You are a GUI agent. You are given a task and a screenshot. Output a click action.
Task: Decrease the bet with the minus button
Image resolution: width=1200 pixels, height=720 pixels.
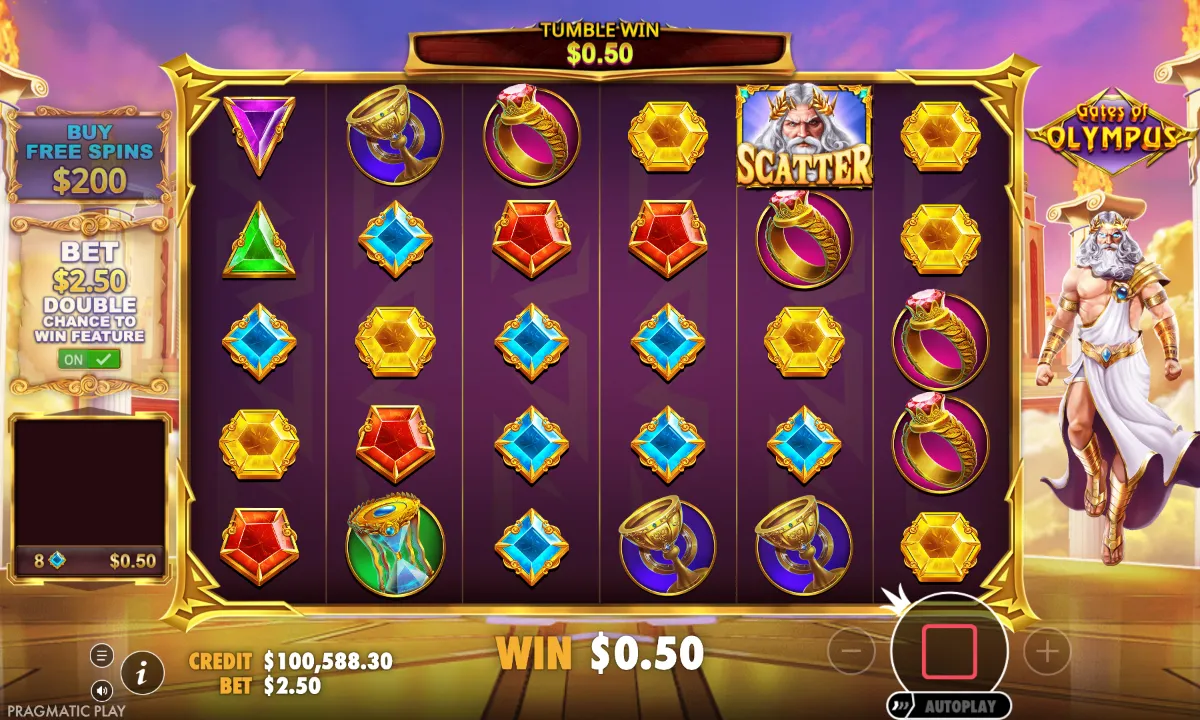(x=852, y=652)
